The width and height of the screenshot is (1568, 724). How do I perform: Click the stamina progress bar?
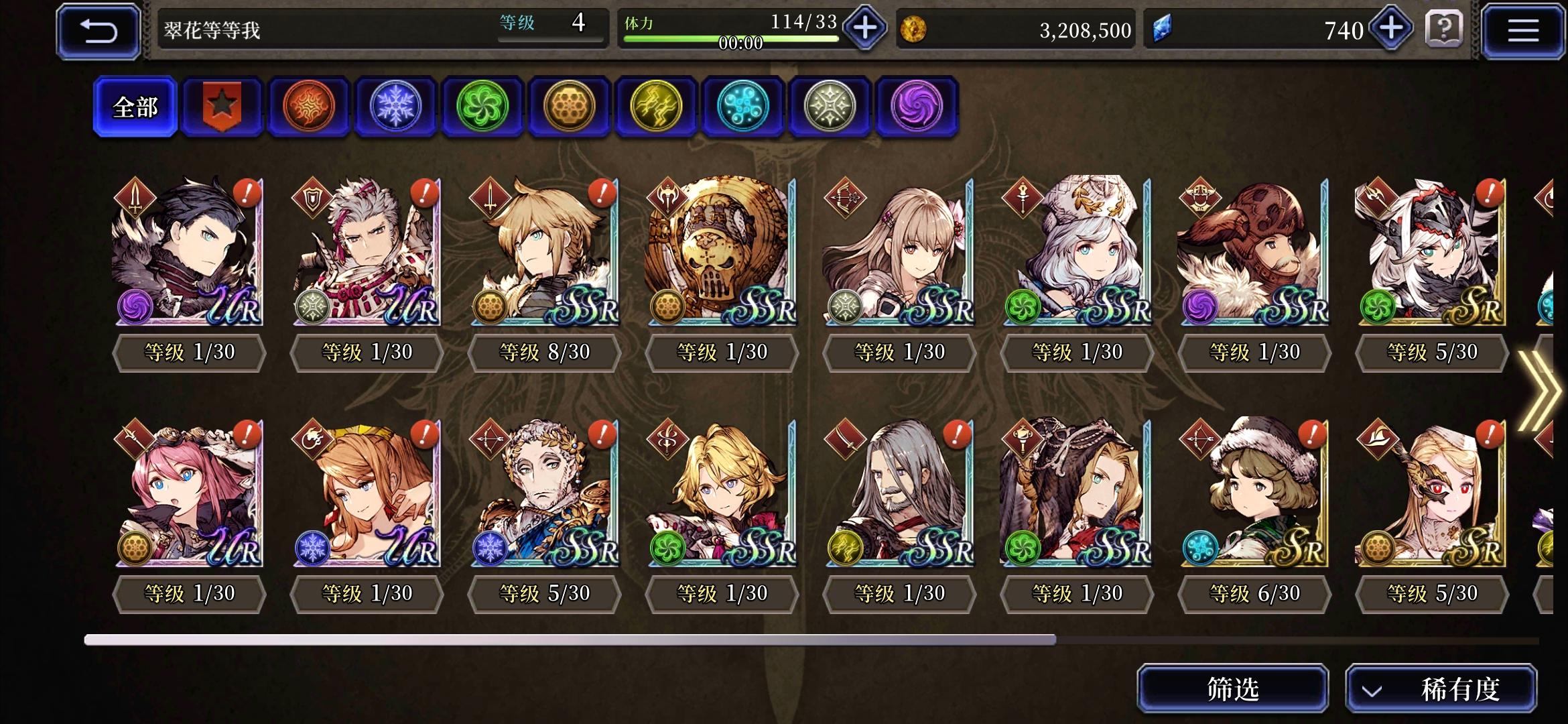[x=730, y=38]
